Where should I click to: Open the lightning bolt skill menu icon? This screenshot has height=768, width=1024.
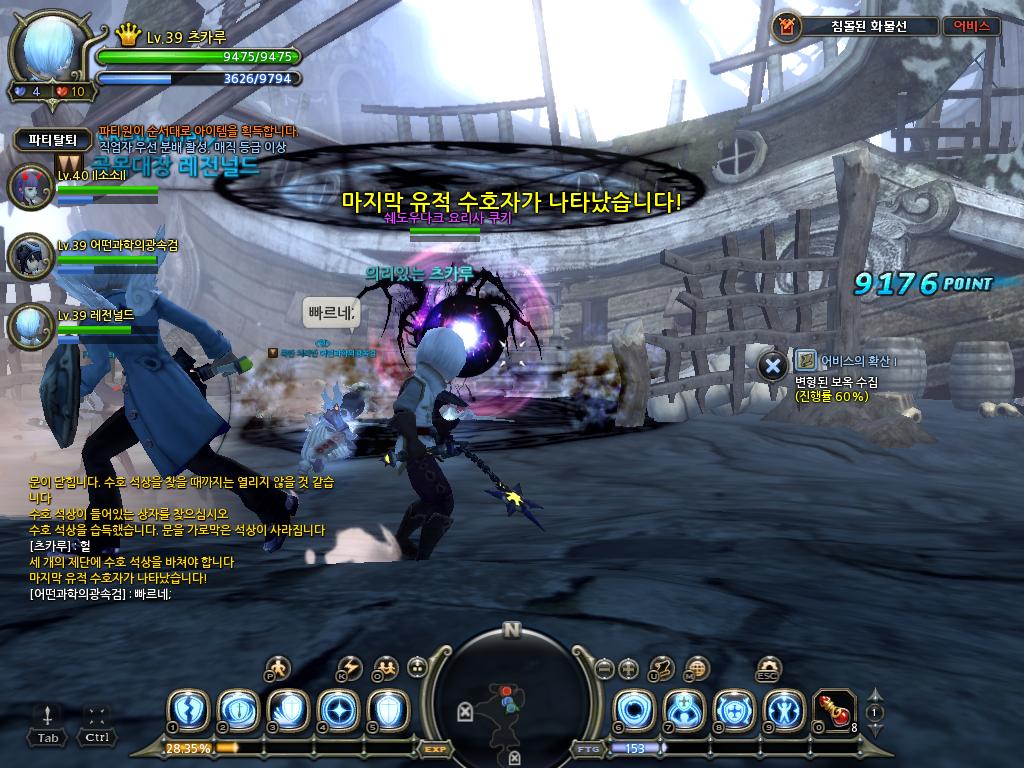350,667
